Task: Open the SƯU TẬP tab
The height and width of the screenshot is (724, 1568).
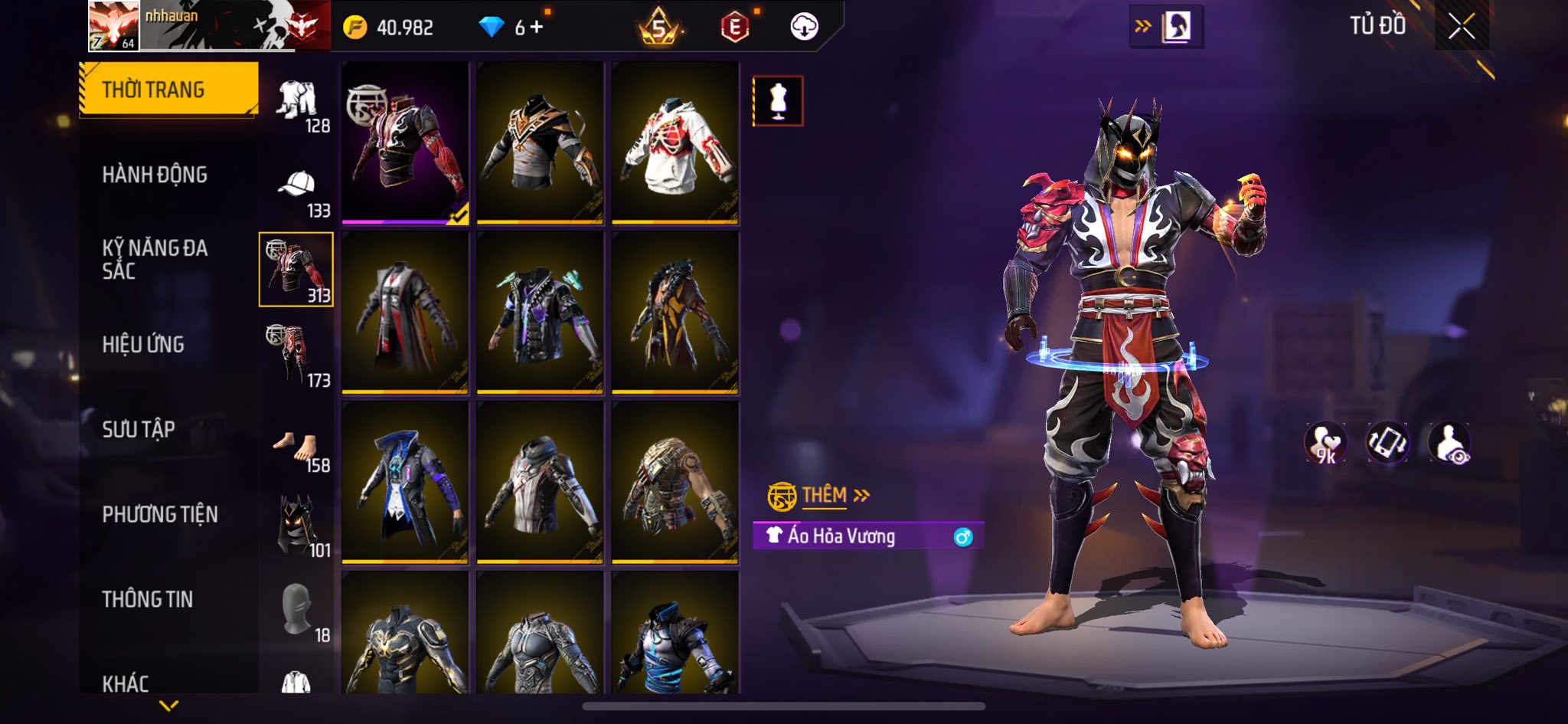Action: click(139, 430)
